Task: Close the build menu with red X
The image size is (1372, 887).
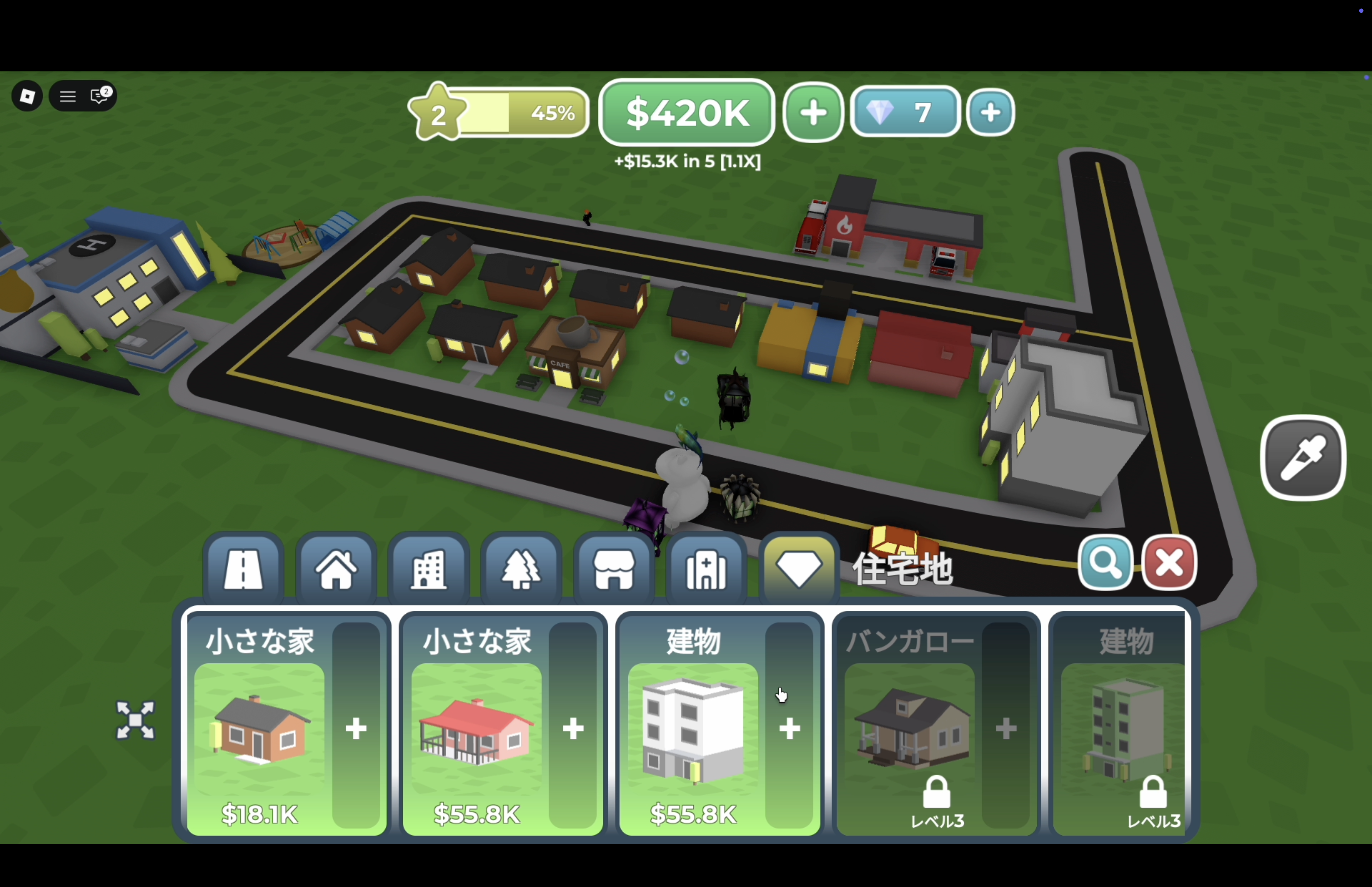Action: tap(1169, 563)
